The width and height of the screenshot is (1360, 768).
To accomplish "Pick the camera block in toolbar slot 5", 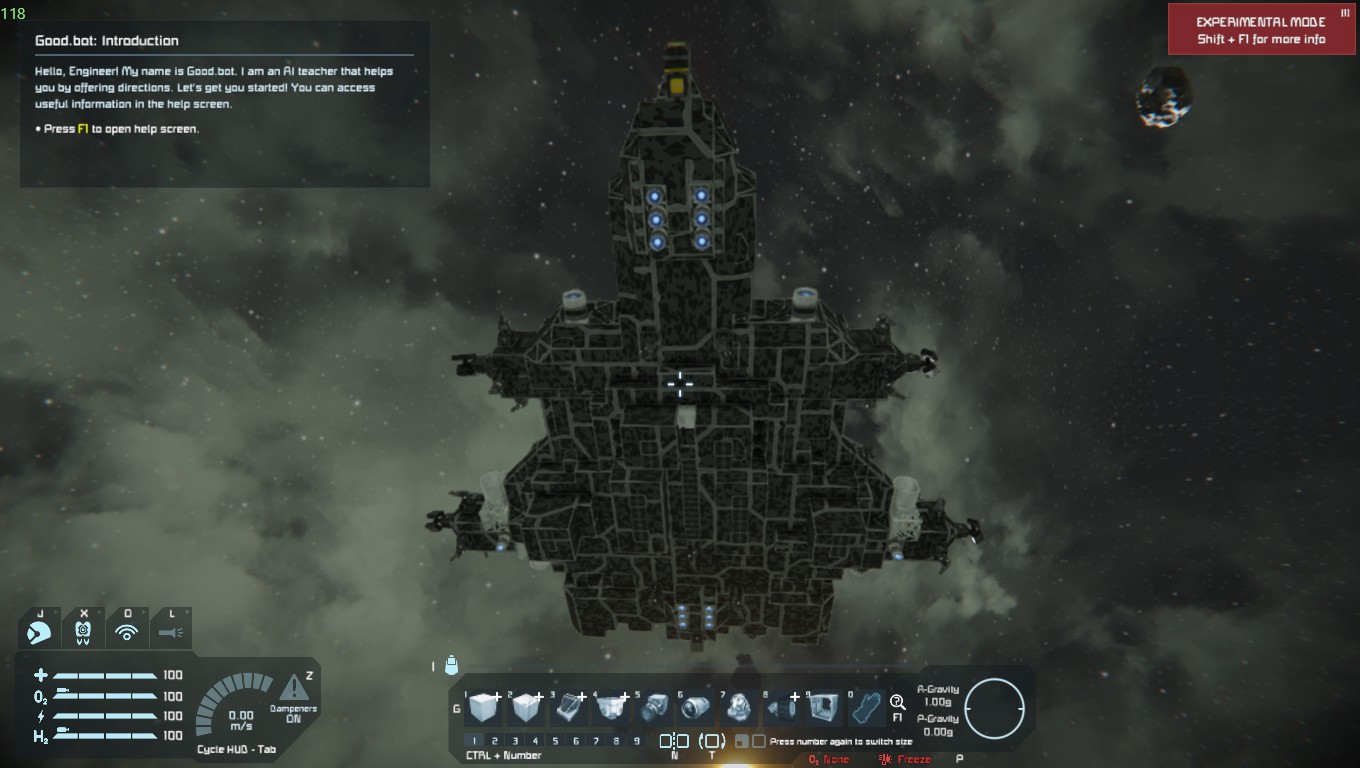I will pyautogui.click(x=655, y=708).
